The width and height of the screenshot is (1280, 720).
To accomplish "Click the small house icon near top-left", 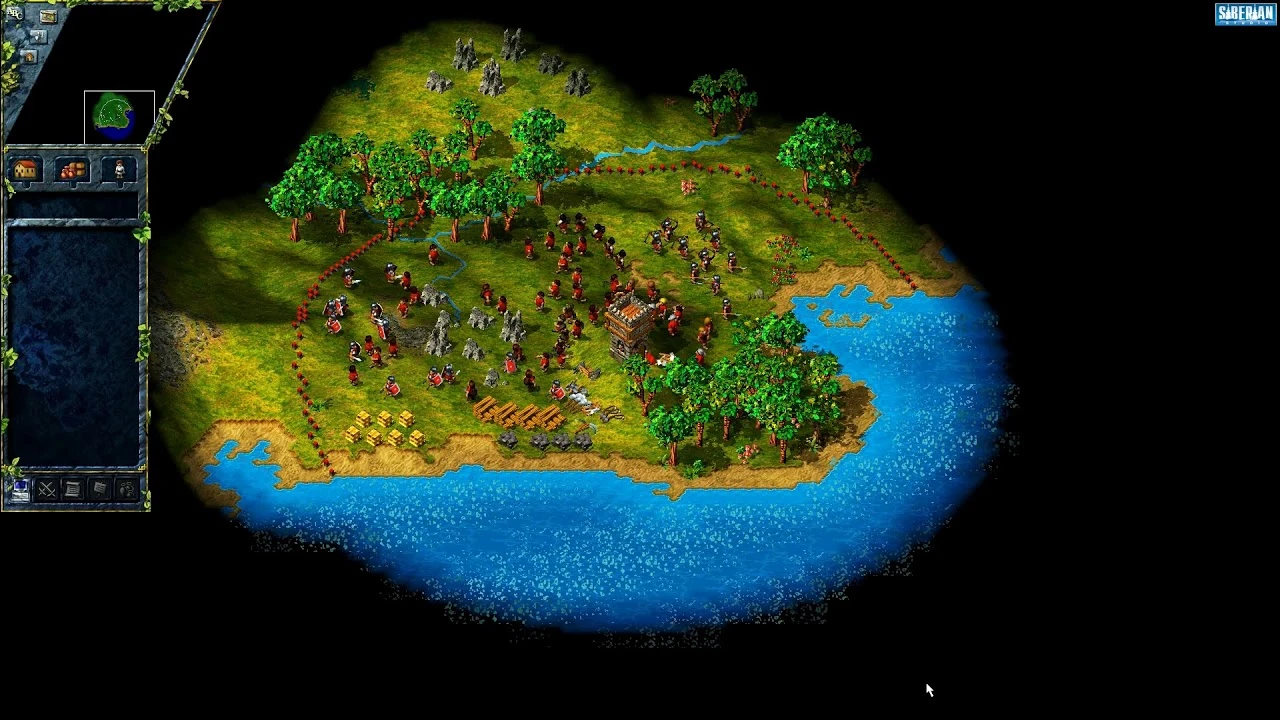I will [x=28, y=56].
